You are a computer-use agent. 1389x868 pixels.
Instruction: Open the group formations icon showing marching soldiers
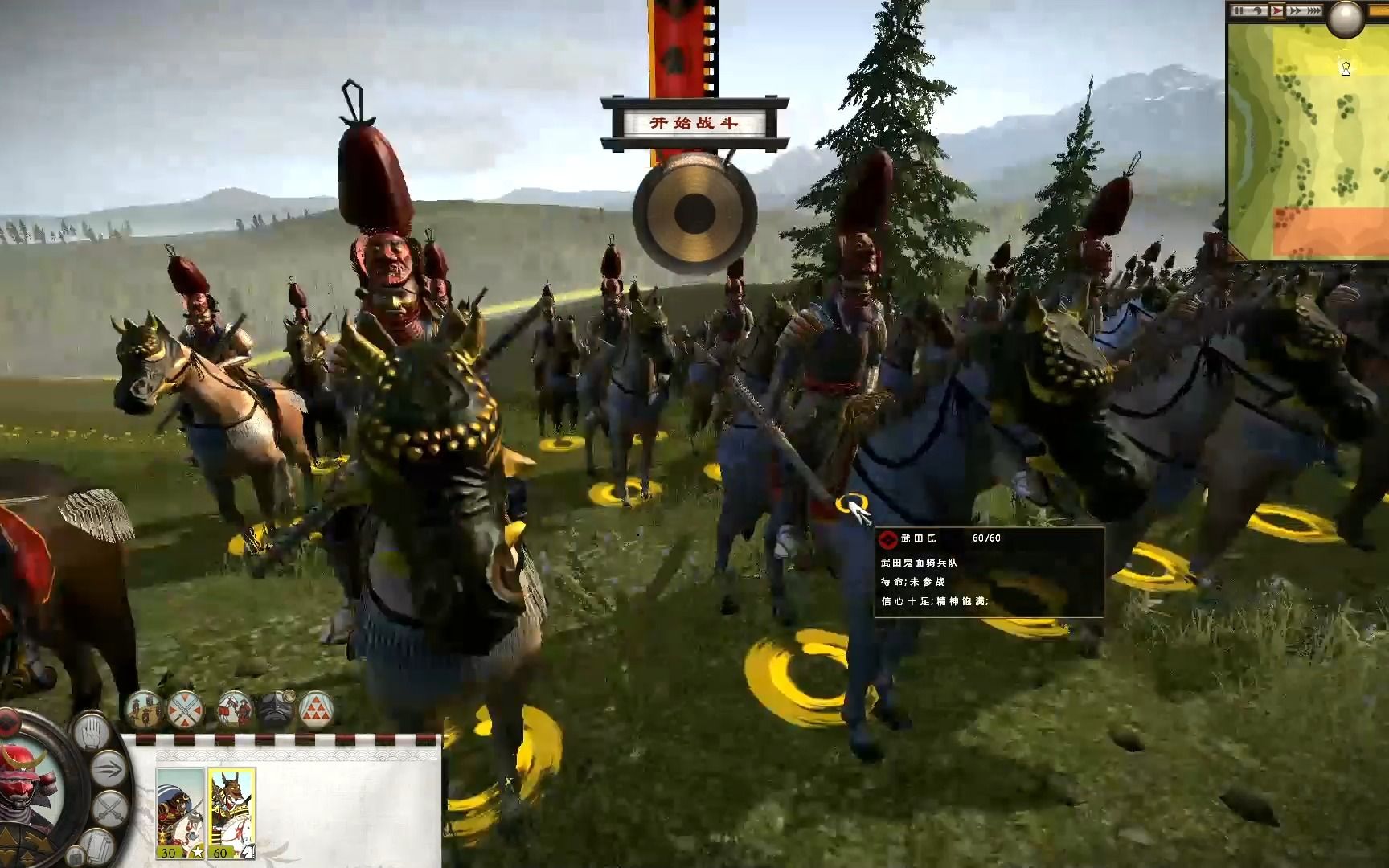(143, 710)
